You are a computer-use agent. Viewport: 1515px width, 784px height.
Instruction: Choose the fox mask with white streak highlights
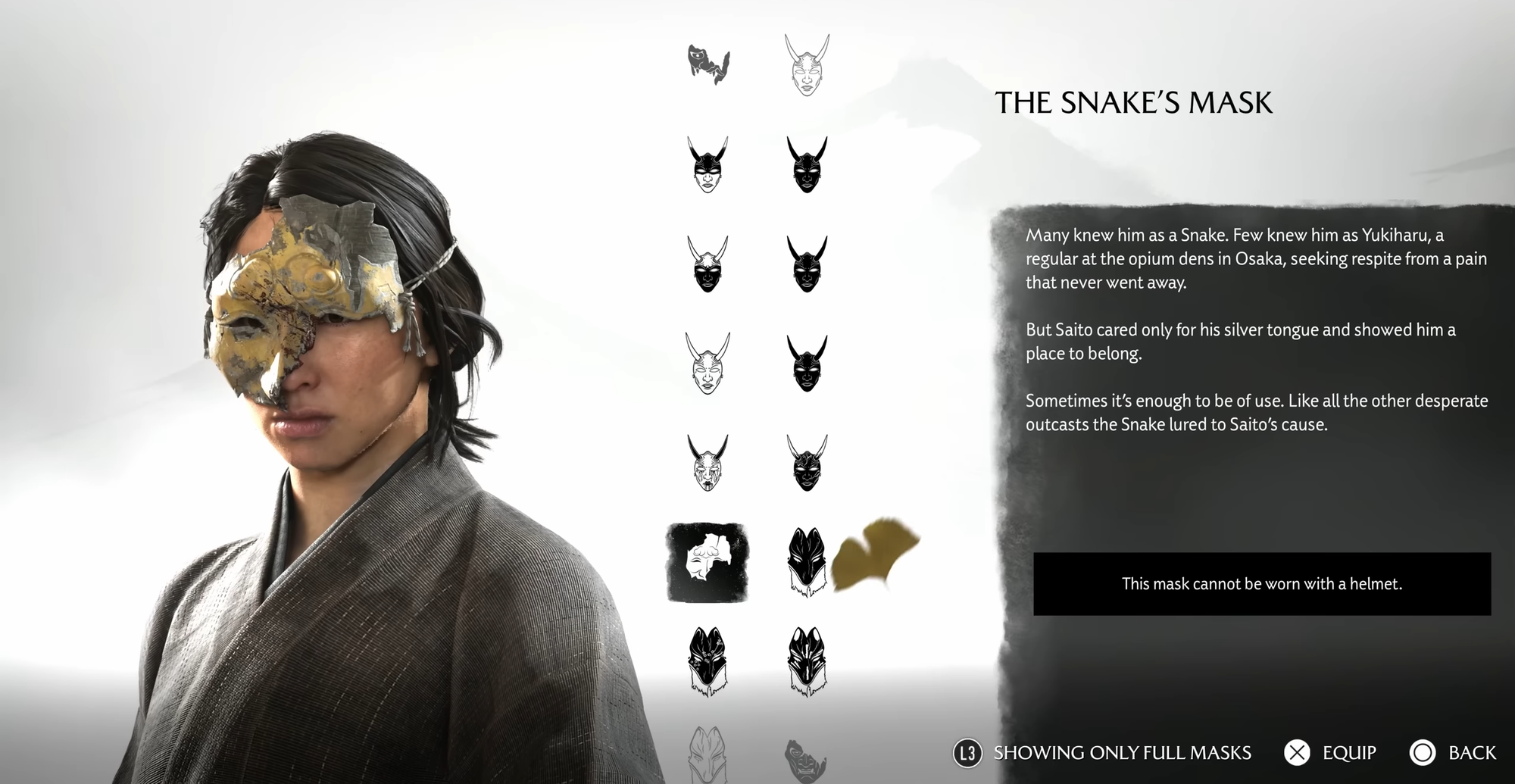807,661
